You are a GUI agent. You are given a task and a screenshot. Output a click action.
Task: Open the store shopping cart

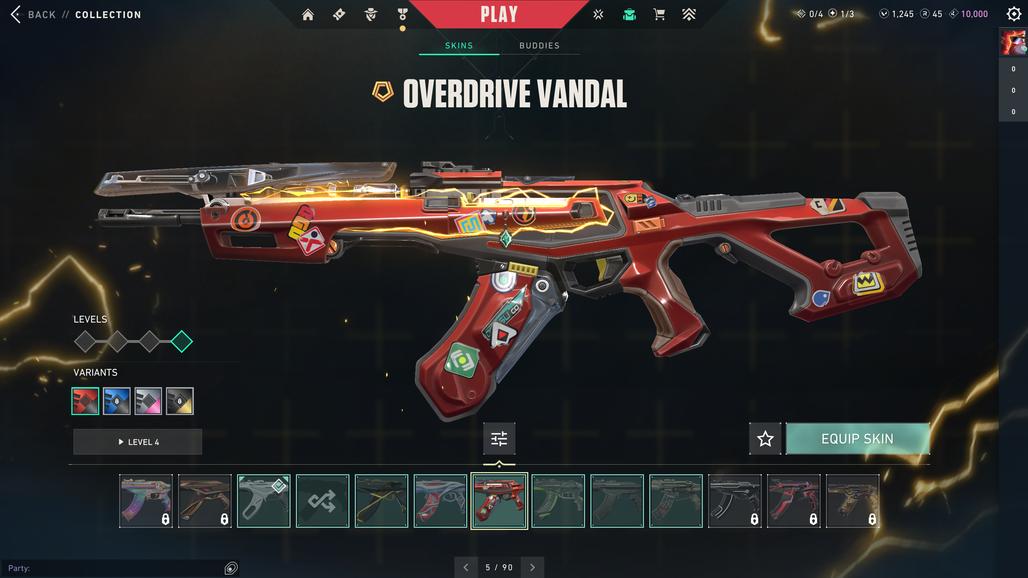point(659,15)
